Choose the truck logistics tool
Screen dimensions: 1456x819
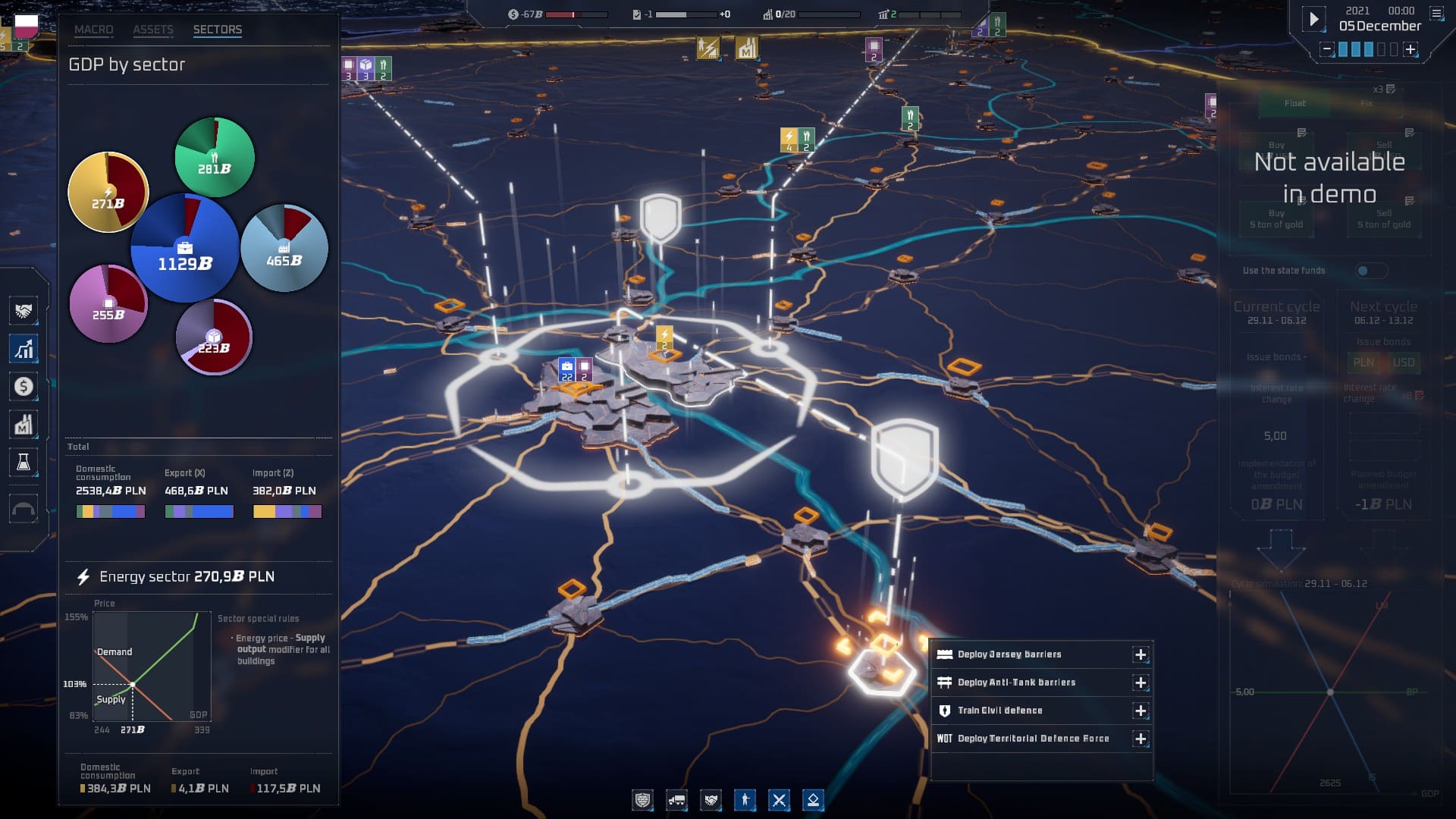[676, 800]
